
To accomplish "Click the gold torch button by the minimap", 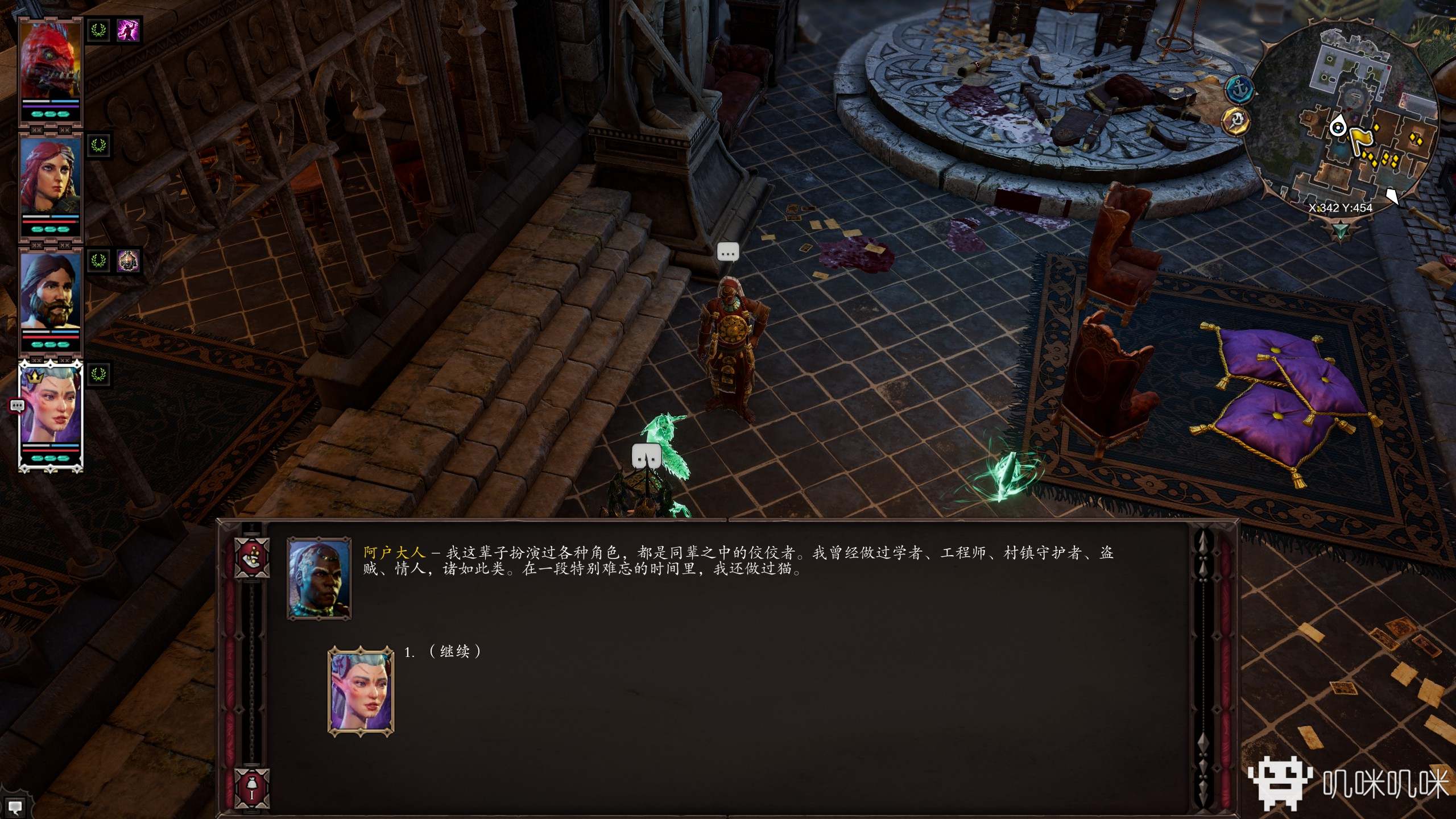I will (1236, 121).
